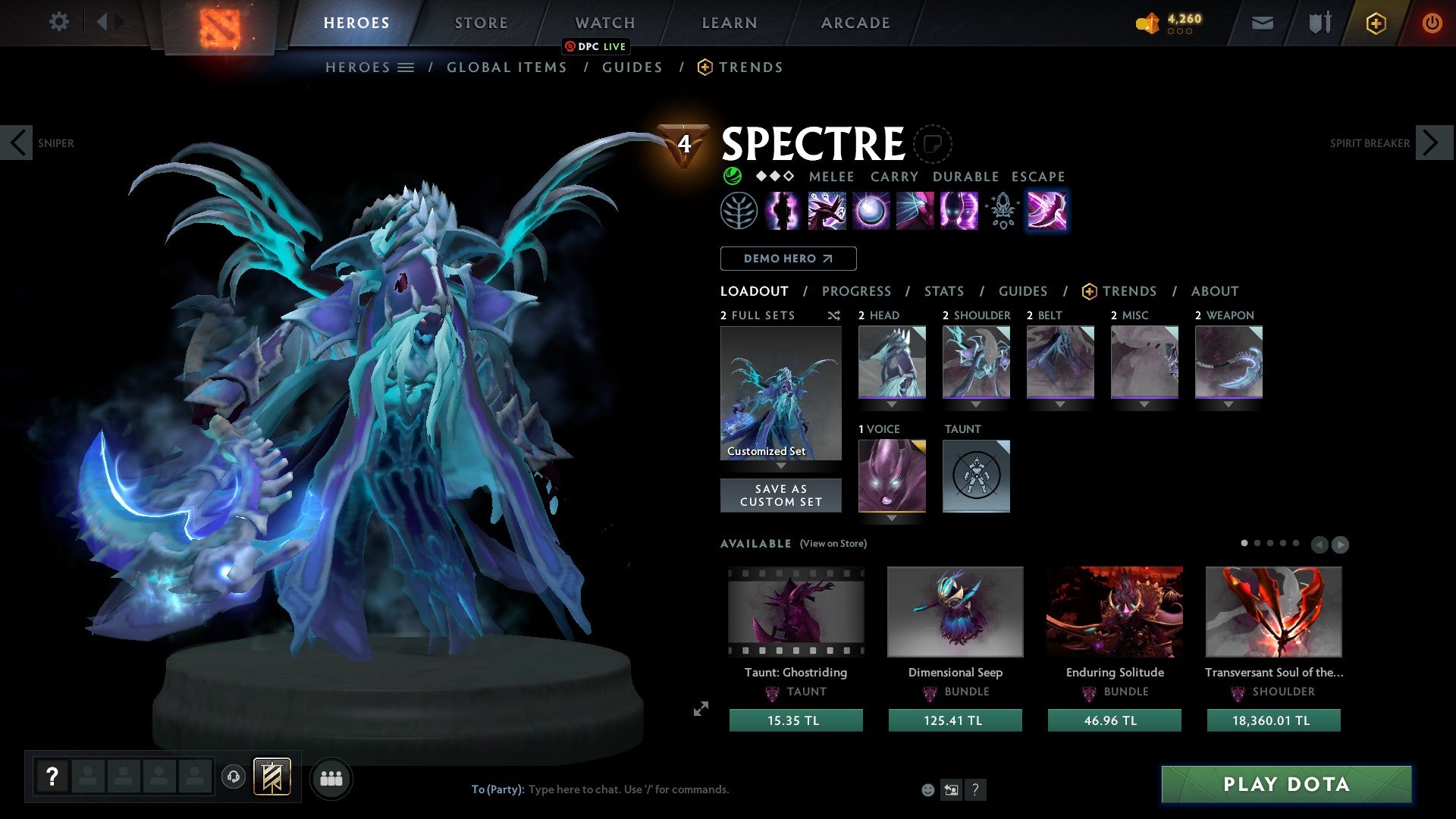Toggle the chat wheel emoticon icon
Viewport: 1456px width, 819px height.
(x=927, y=789)
